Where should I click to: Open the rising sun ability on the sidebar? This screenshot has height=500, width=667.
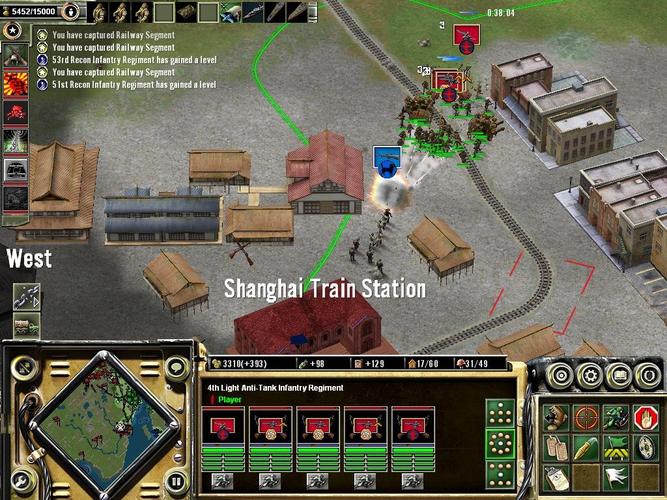[x=15, y=84]
